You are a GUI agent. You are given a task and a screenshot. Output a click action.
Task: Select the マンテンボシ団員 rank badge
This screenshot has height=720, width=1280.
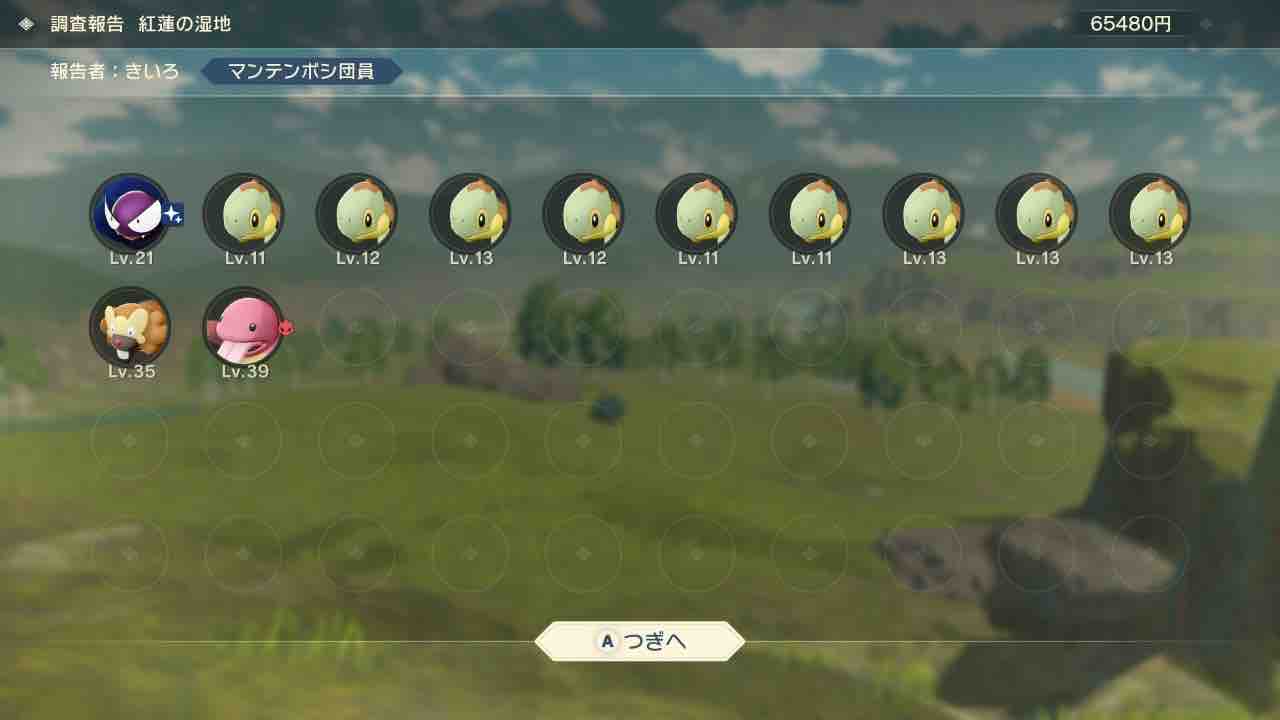pyautogui.click(x=300, y=71)
